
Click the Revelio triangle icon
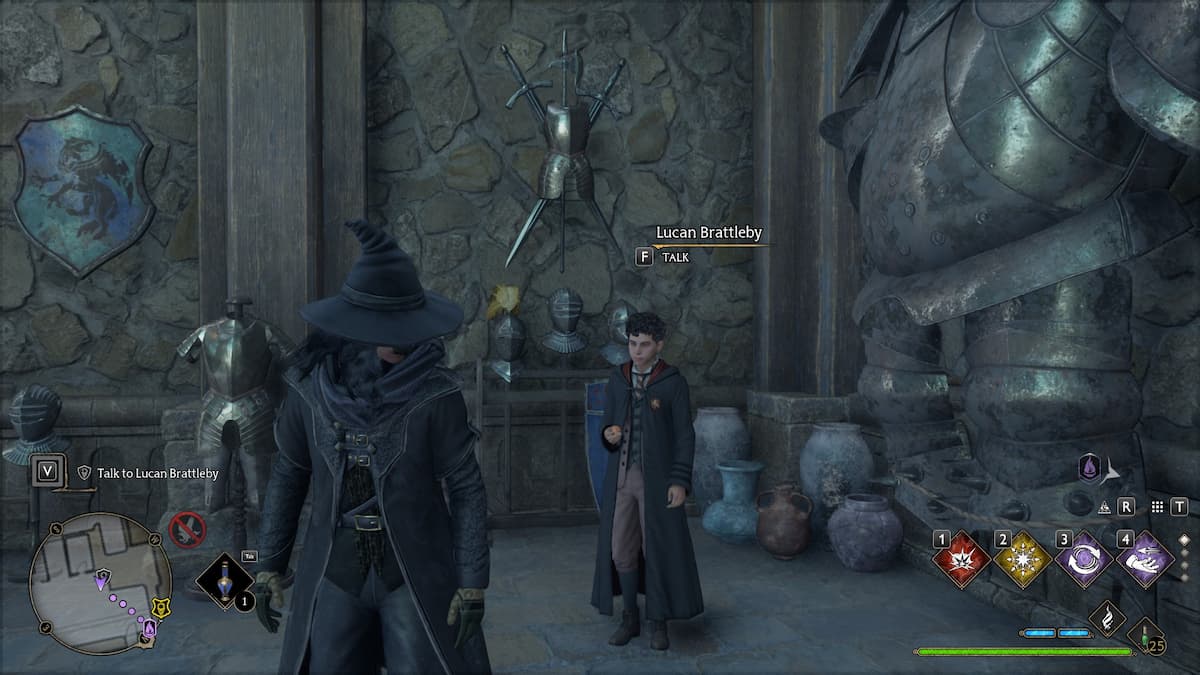point(1106,507)
